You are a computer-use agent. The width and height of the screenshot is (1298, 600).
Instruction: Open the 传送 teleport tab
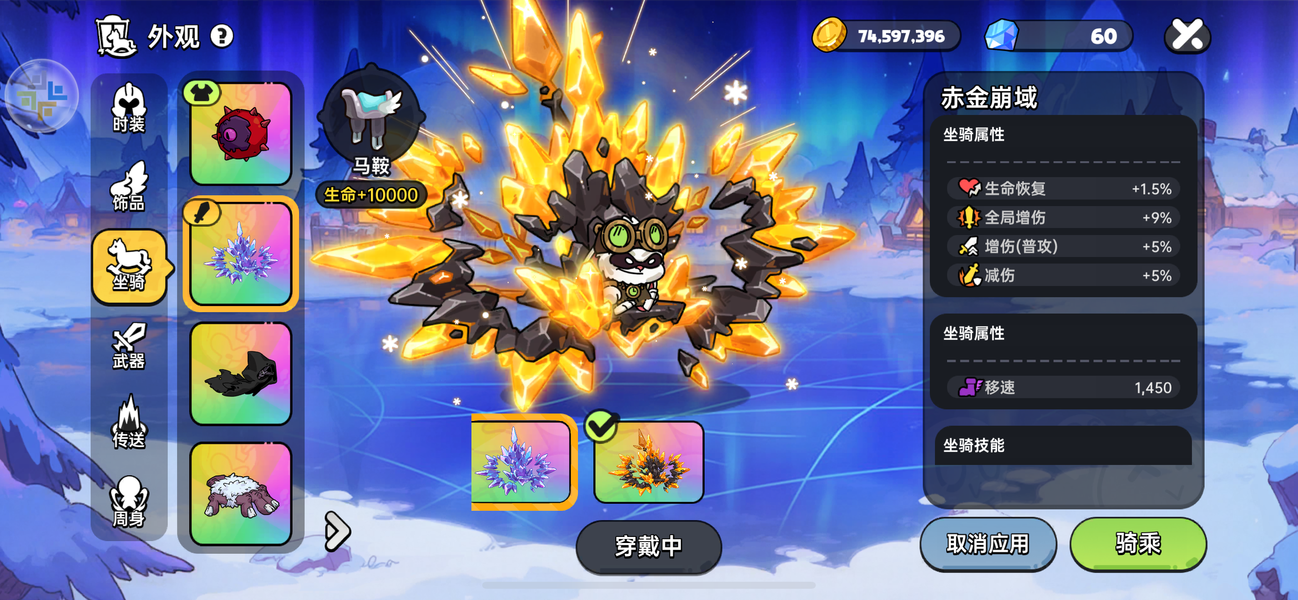pos(129,423)
